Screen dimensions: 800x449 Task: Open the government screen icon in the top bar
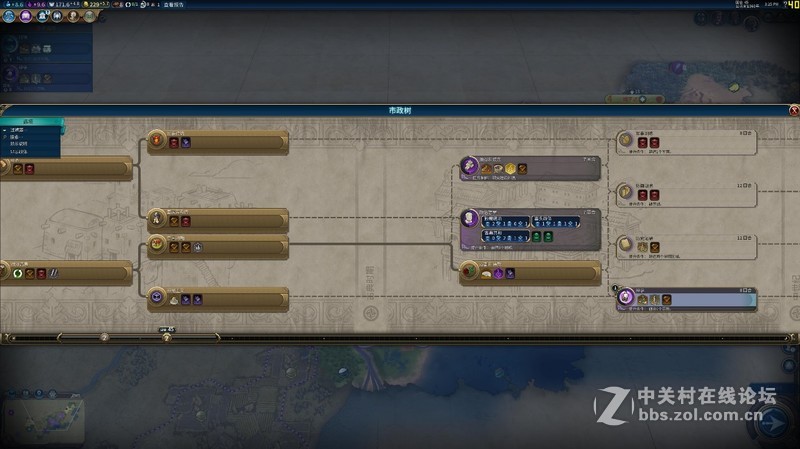click(x=41, y=17)
